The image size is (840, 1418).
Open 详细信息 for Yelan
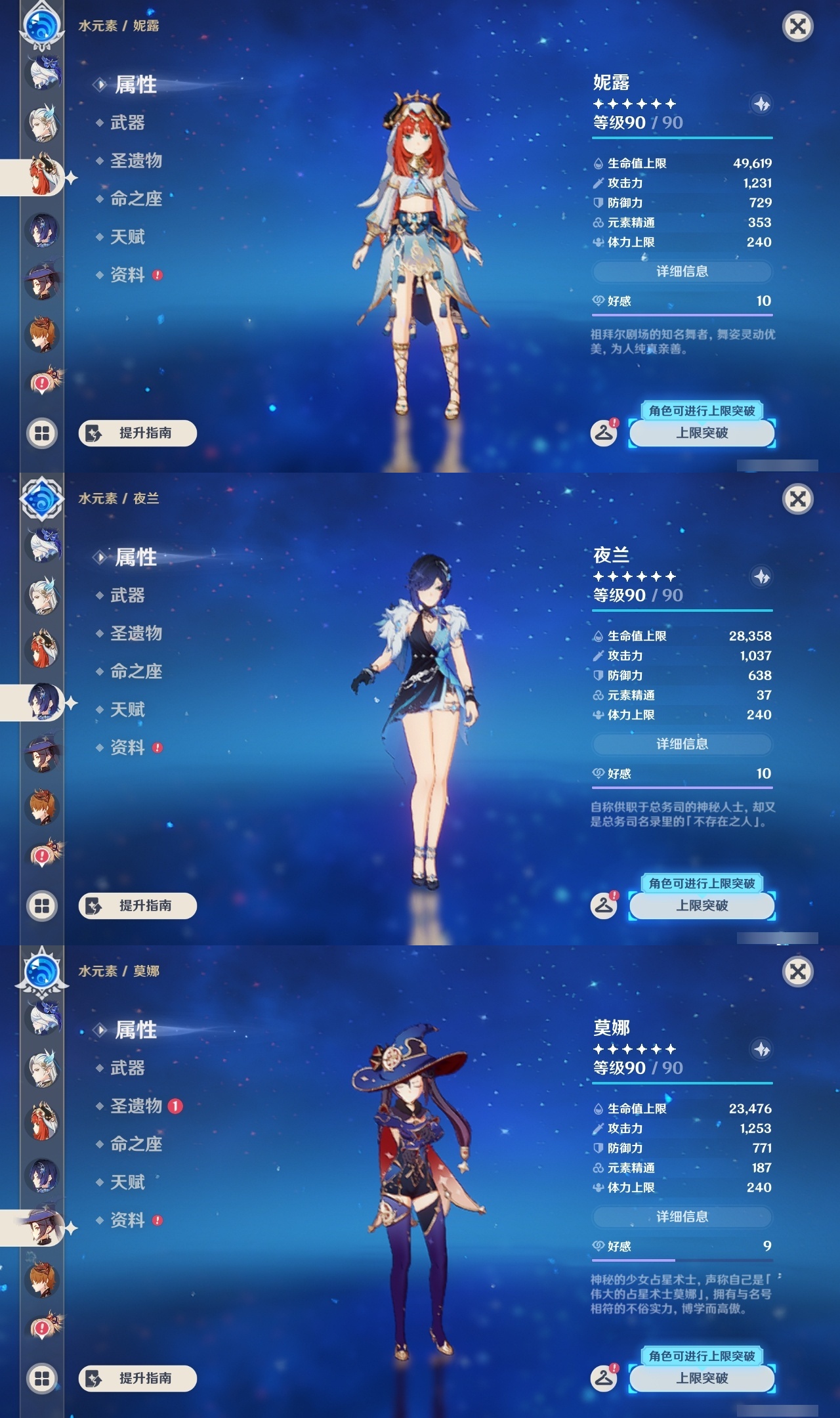[682, 744]
